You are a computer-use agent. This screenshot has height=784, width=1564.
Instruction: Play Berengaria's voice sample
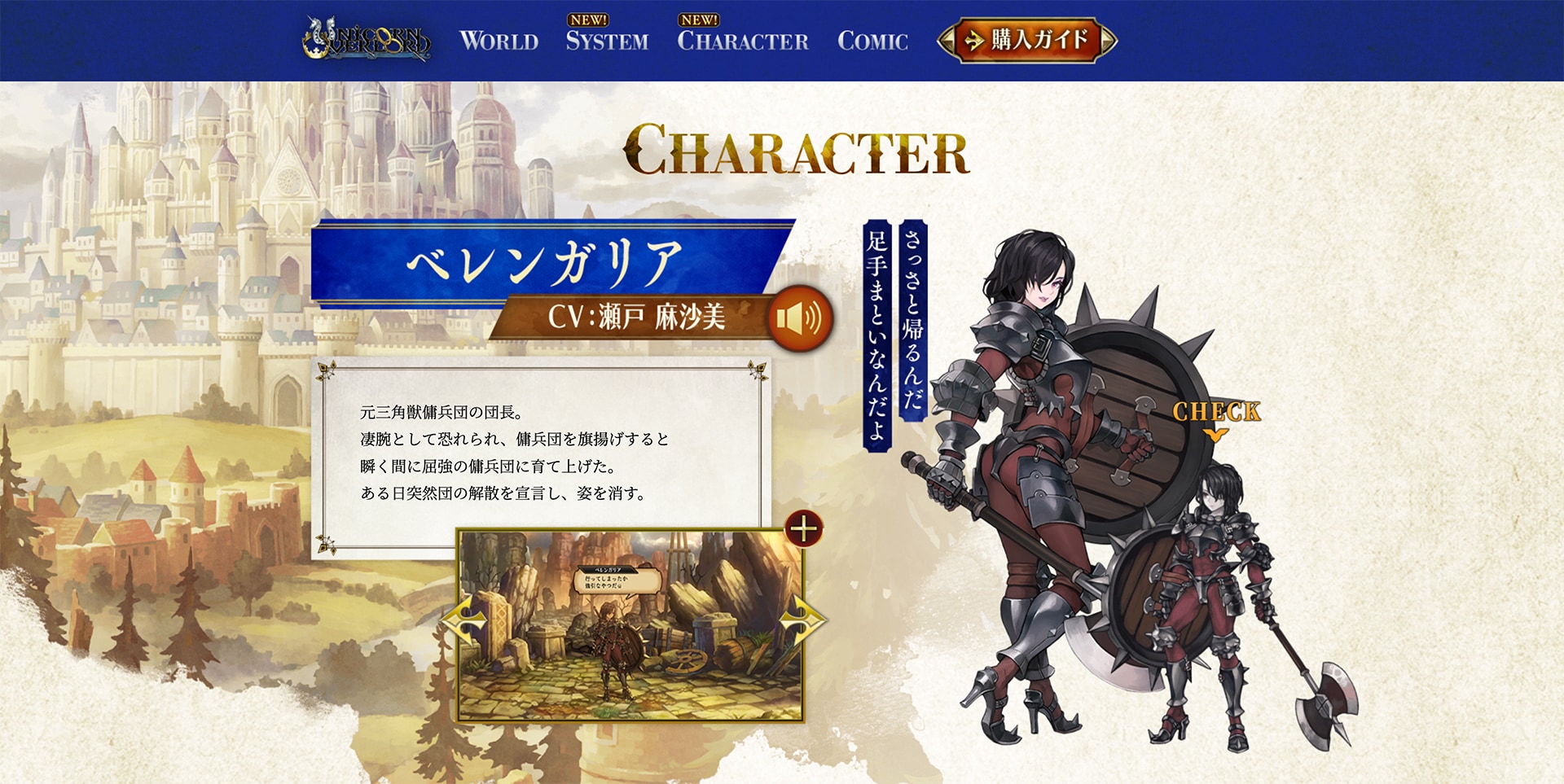coord(800,318)
